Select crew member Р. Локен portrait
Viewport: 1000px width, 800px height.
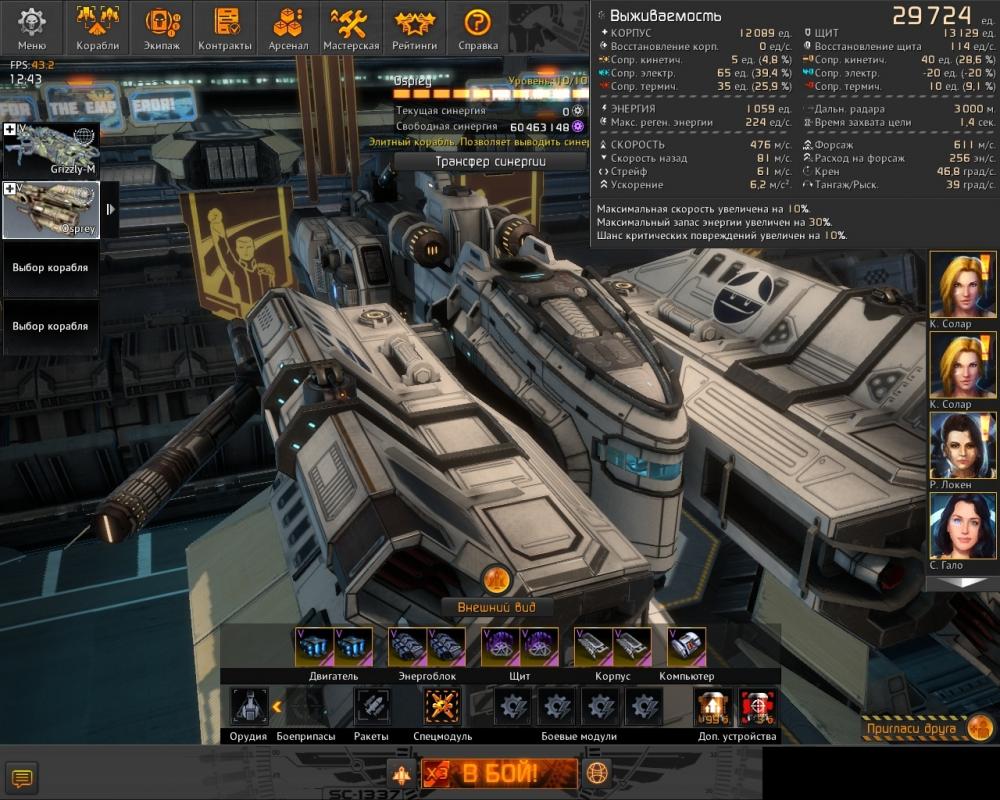[963, 446]
